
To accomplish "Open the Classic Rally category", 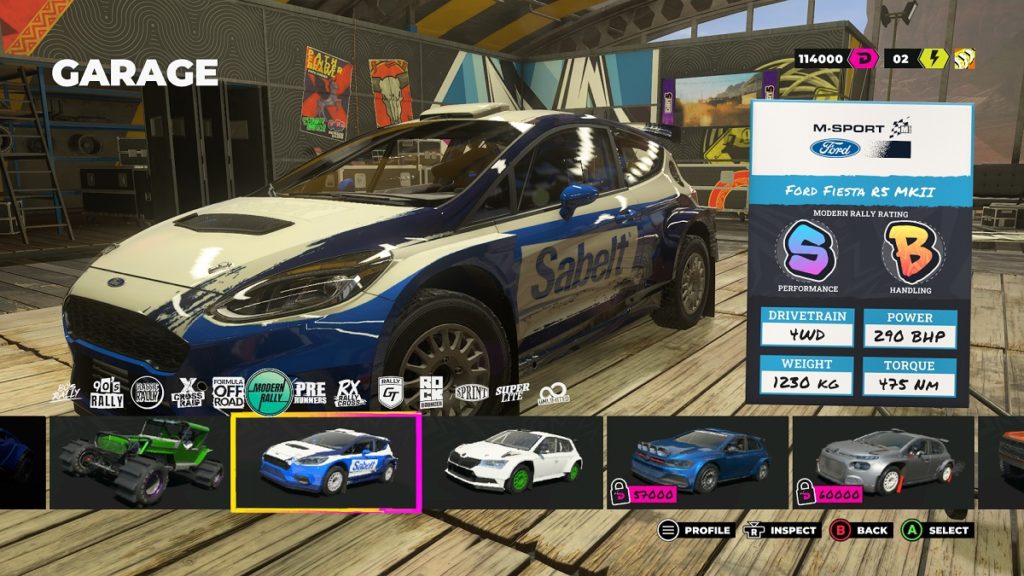I will tap(148, 393).
